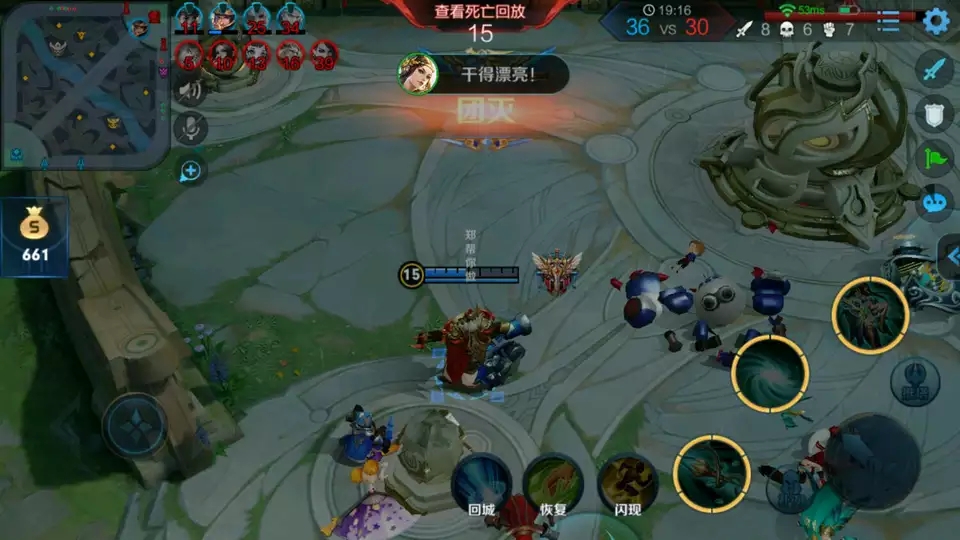
Task: Open the scoreboard list icon
Action: pyautogui.click(x=887, y=22)
